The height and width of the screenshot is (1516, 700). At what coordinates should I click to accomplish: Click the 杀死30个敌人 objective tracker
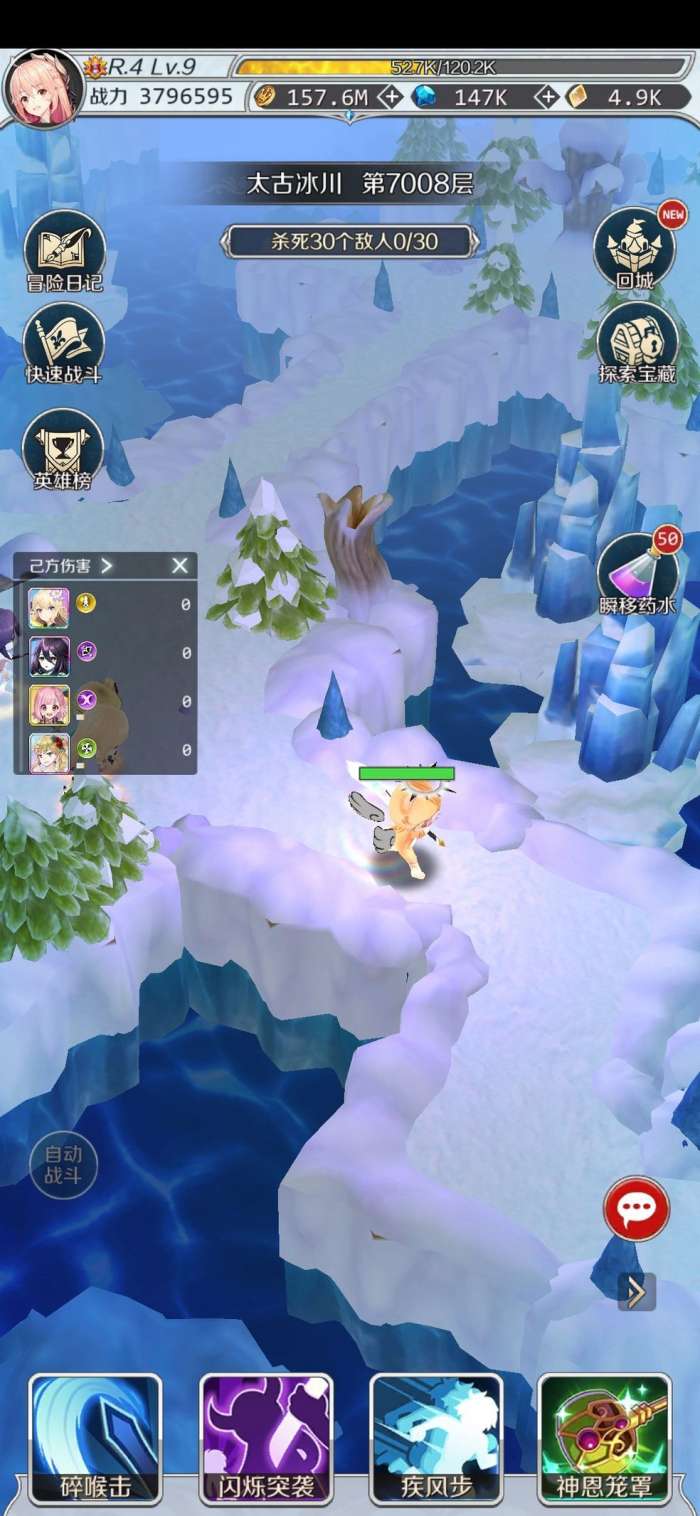pos(348,240)
